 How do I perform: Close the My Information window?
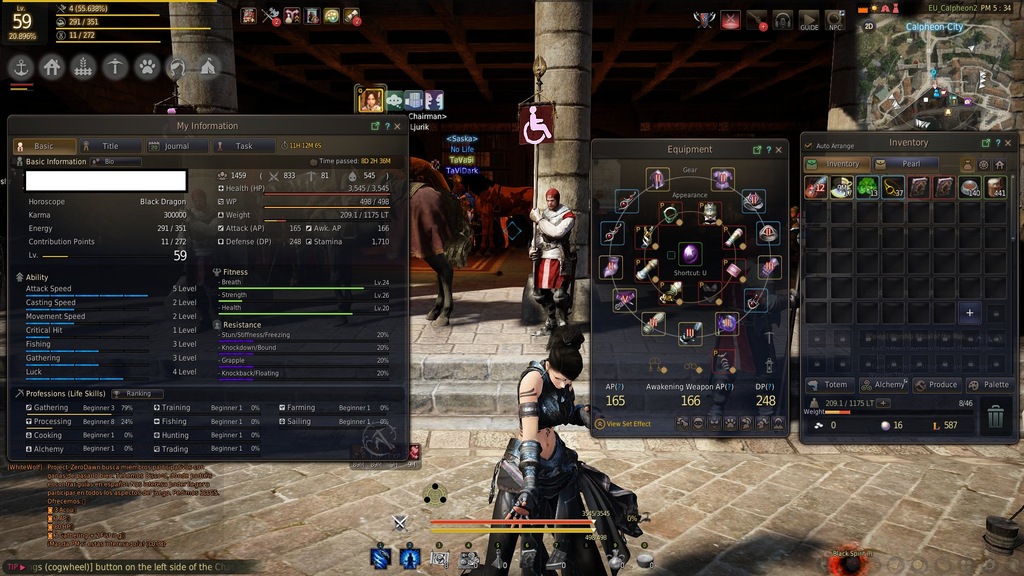pos(398,126)
